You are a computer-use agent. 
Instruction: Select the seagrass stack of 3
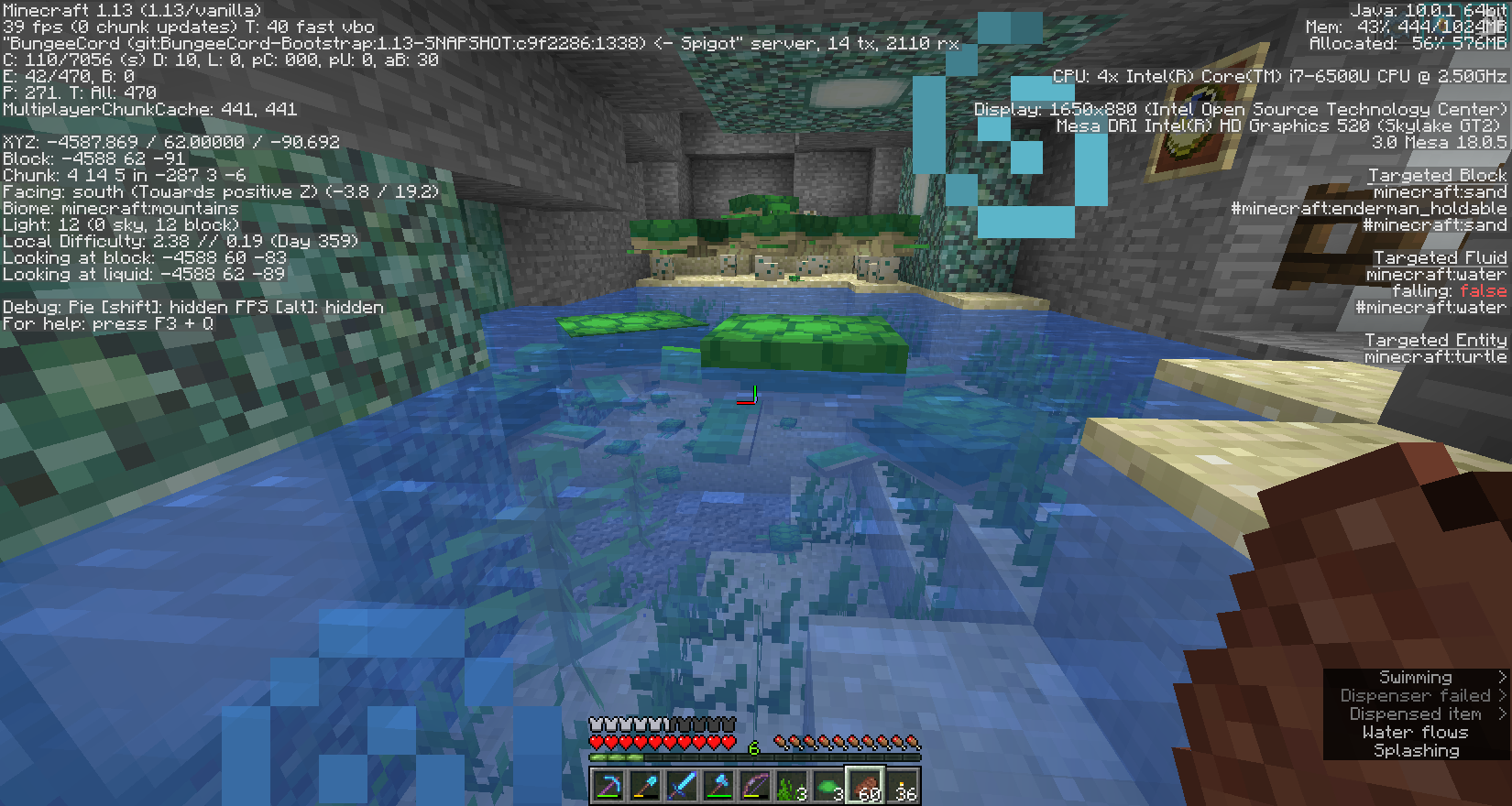point(790,783)
